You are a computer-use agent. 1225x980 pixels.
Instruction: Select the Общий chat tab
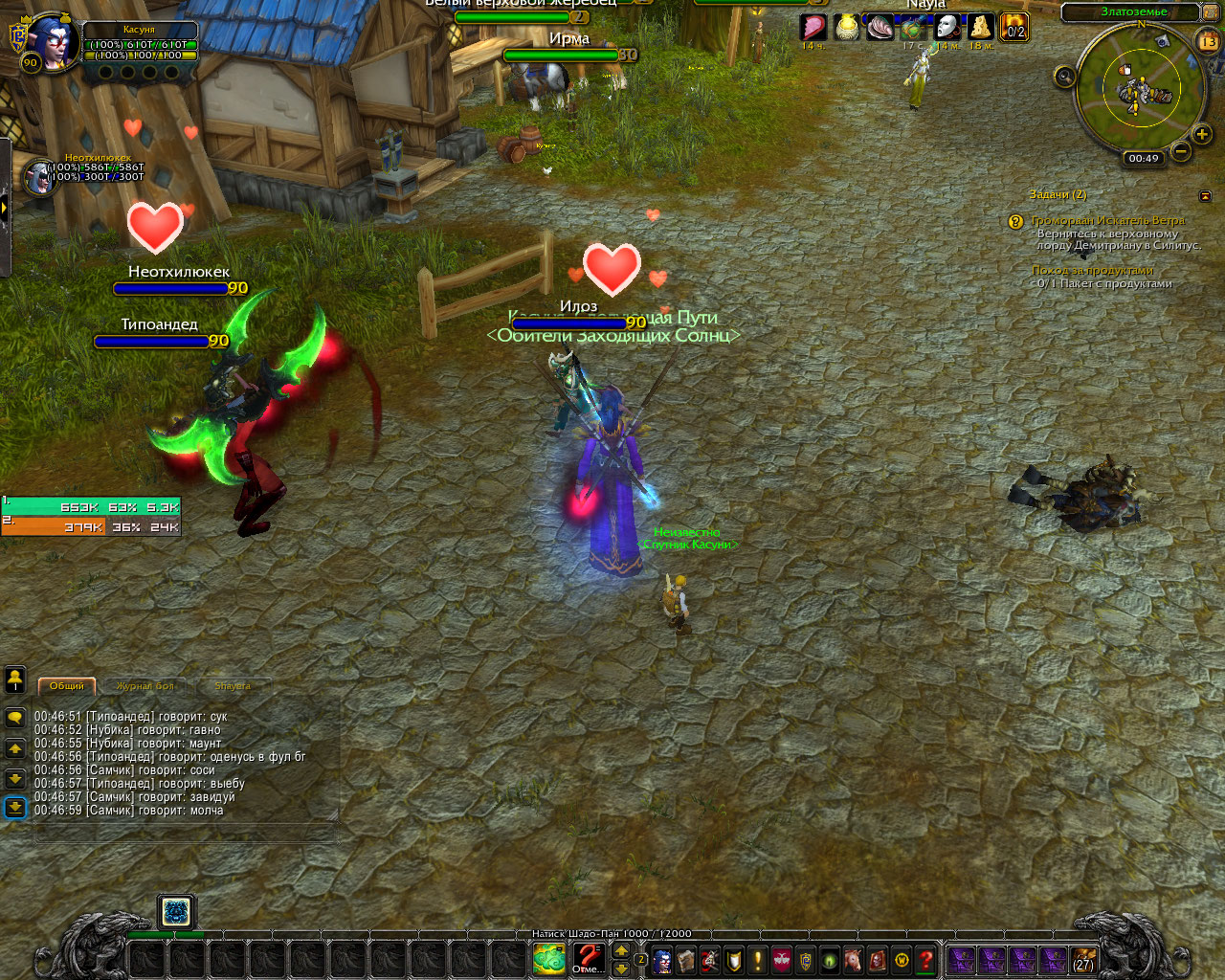coord(67,686)
